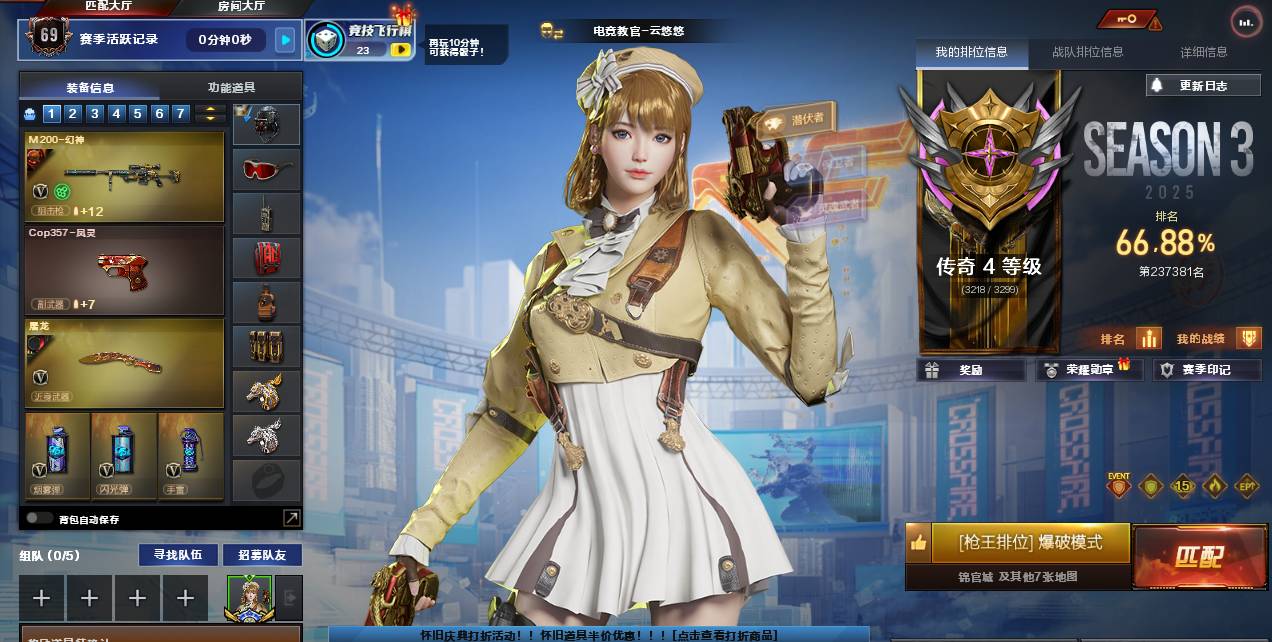Toggle 背包自动保存 auto-save switch
1272x642 pixels.
(40, 518)
